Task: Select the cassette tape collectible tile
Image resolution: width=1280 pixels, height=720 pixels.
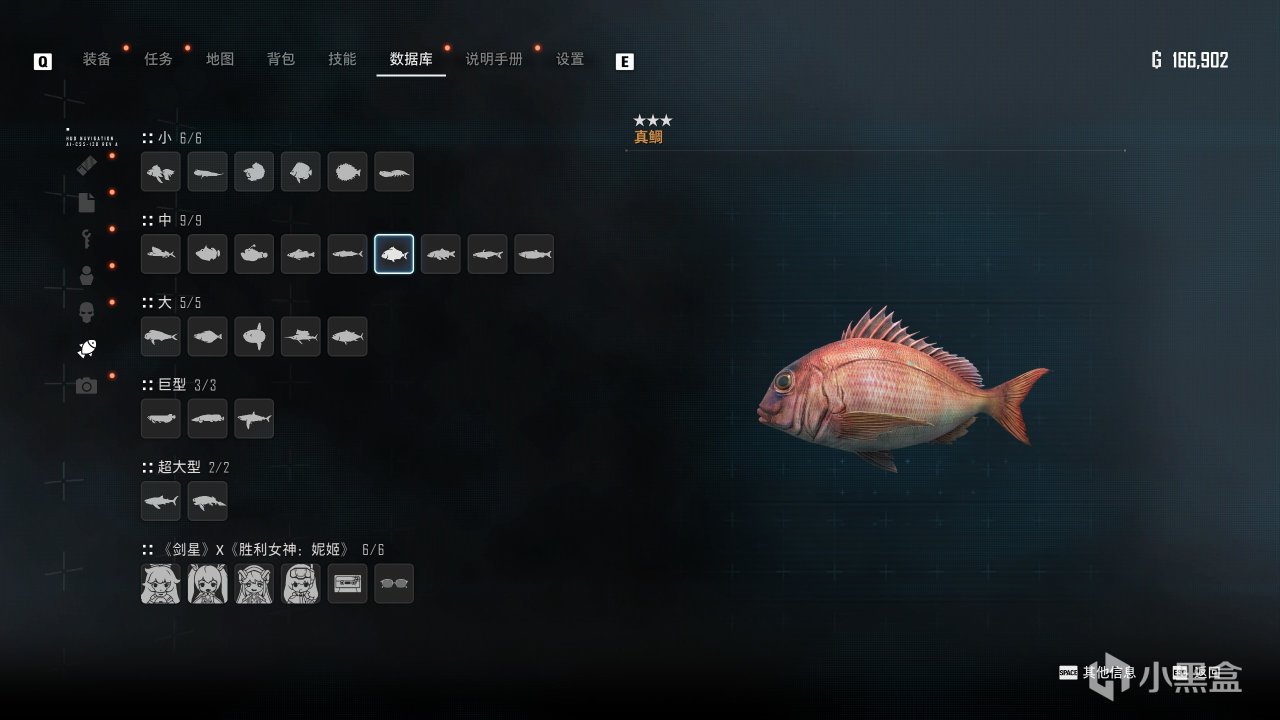Action: point(347,583)
